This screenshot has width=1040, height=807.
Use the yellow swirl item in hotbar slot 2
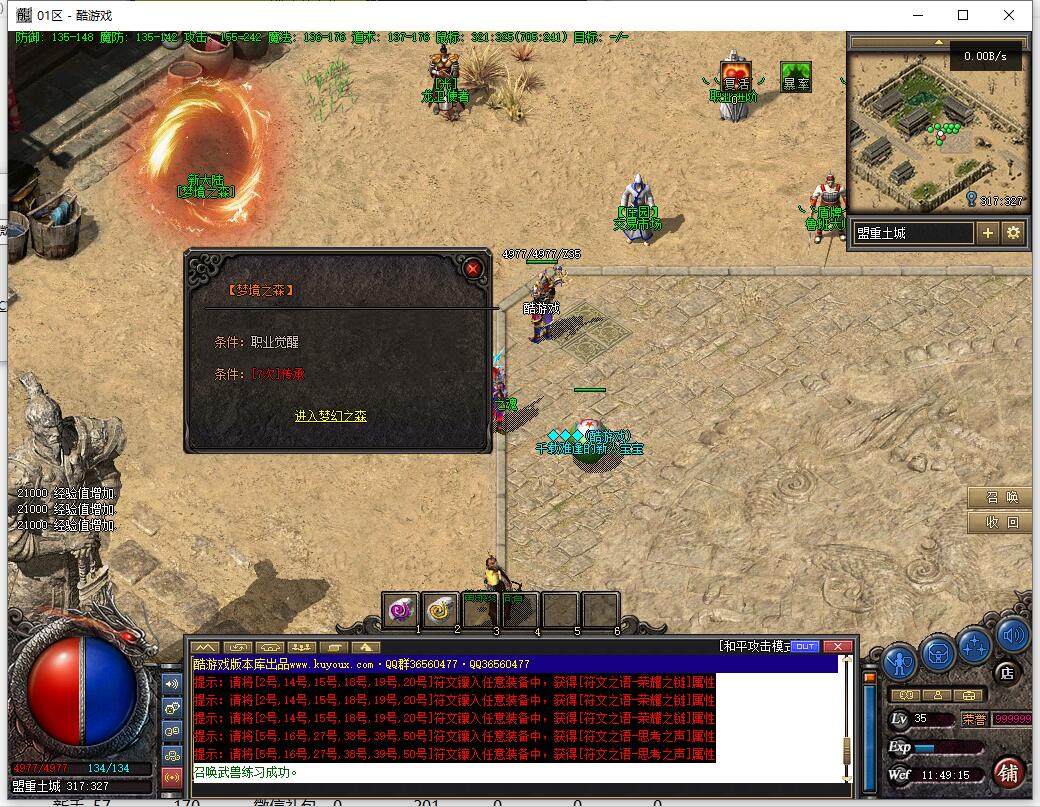(440, 608)
